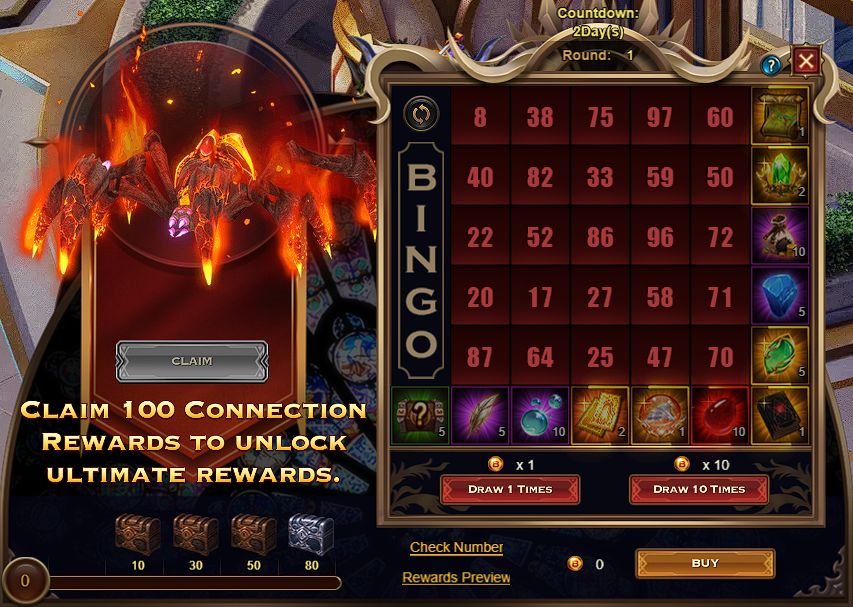Inspect the red orb column reward
Viewport: 853px width, 607px height.
(720, 416)
